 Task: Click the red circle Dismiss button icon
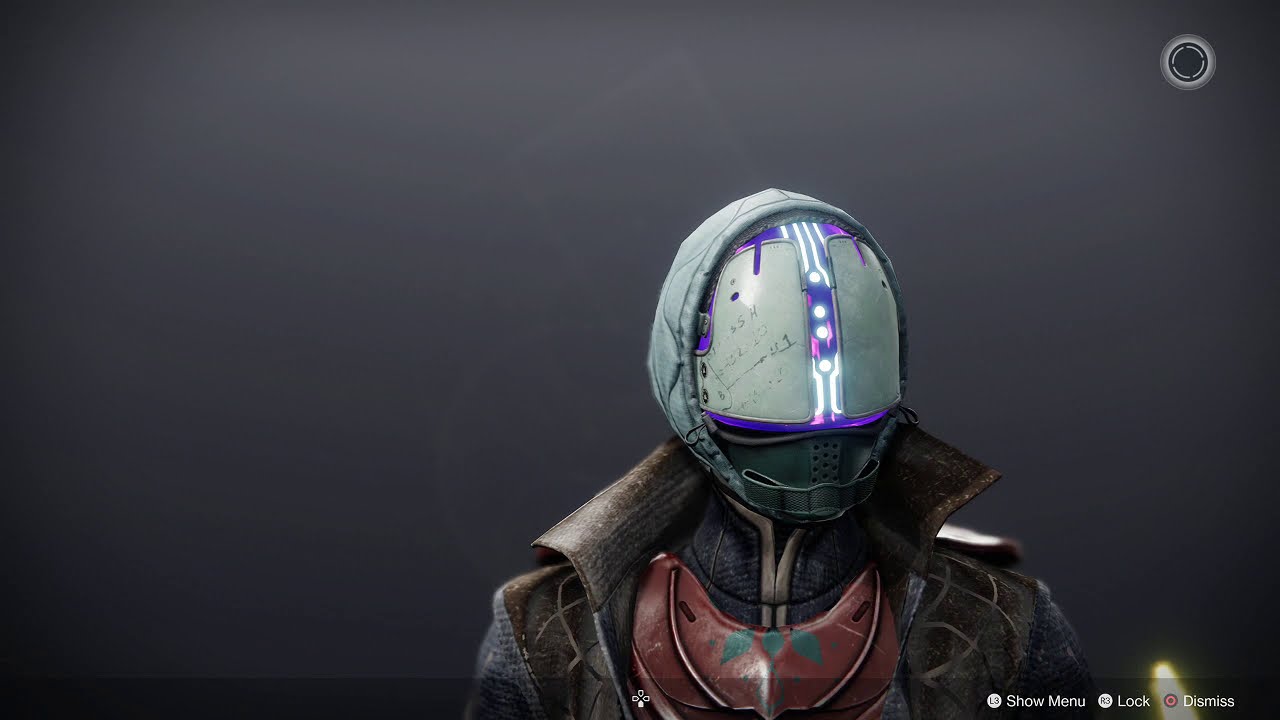[x=1171, y=701]
